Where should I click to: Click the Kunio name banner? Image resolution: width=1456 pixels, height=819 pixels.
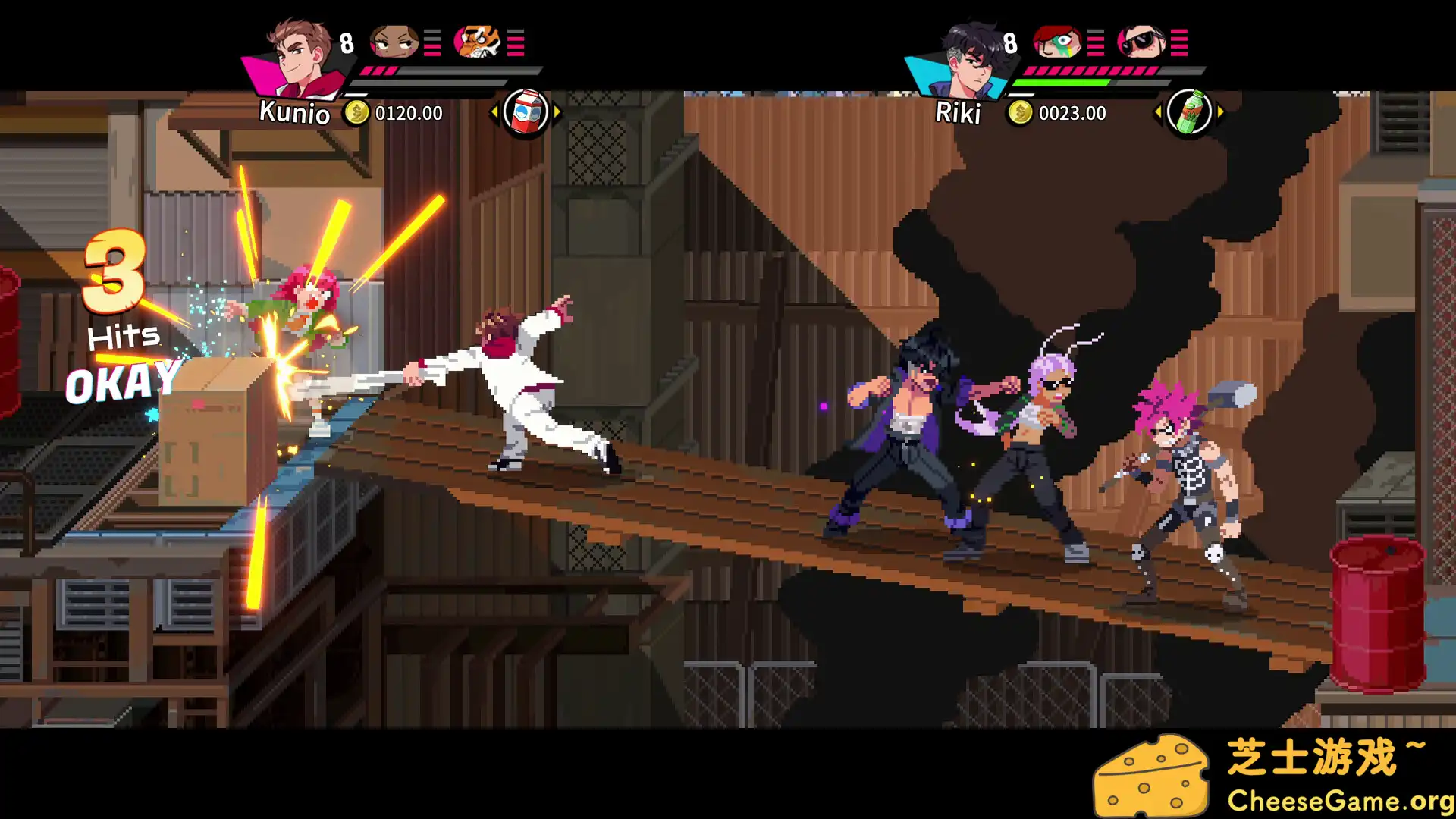tap(294, 114)
